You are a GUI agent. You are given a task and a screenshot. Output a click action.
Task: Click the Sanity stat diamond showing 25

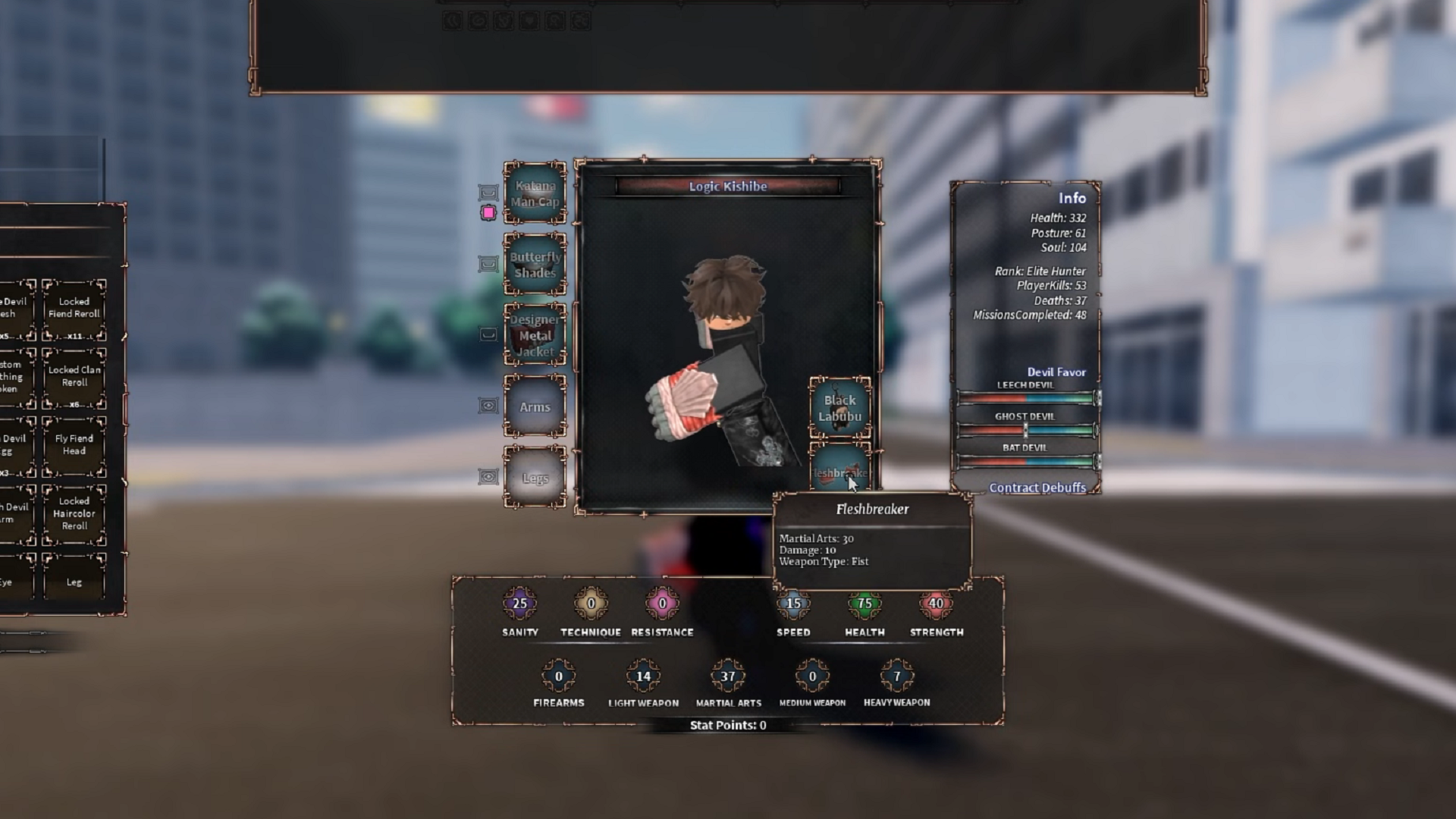[519, 604]
